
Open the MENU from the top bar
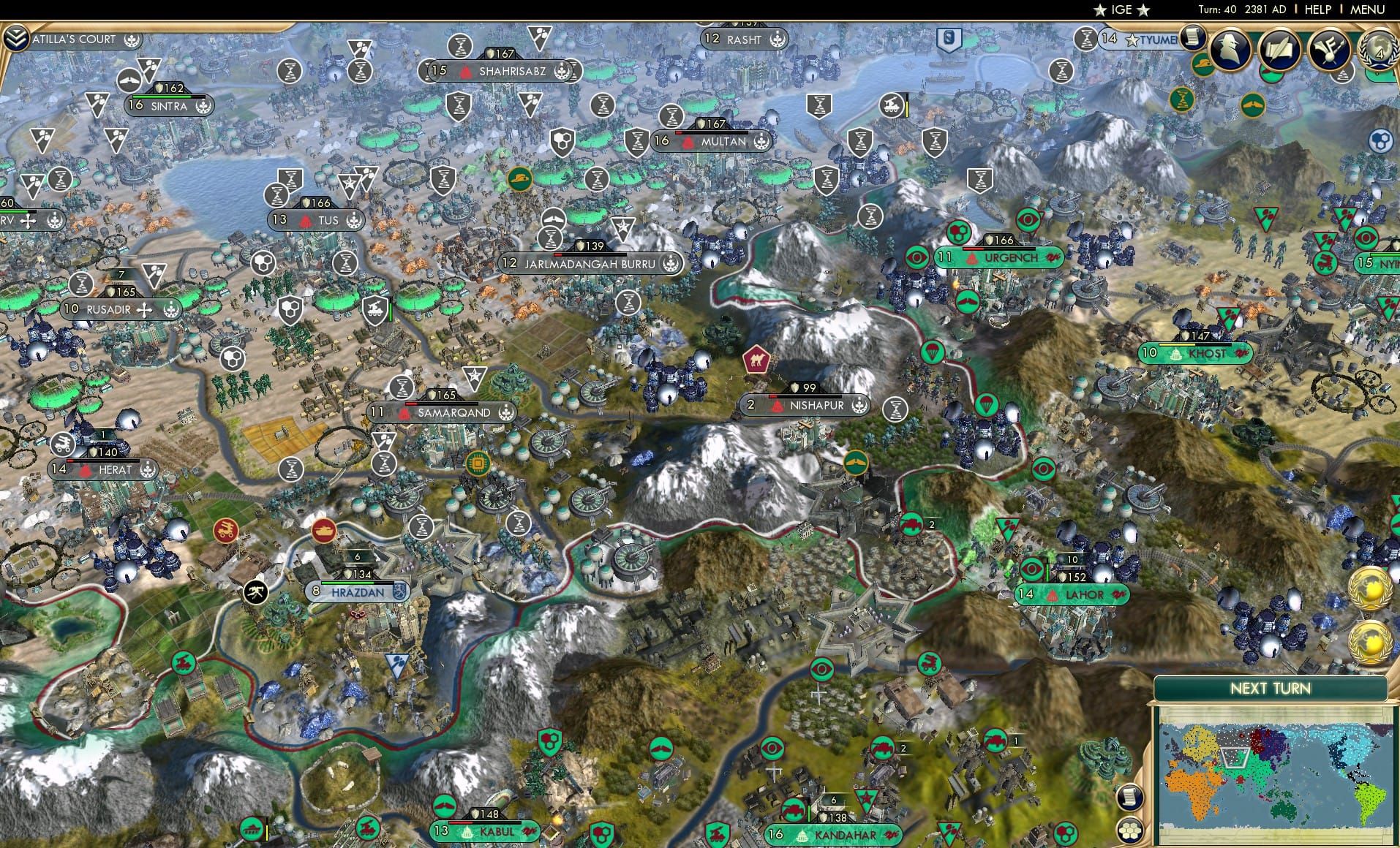click(1367, 9)
